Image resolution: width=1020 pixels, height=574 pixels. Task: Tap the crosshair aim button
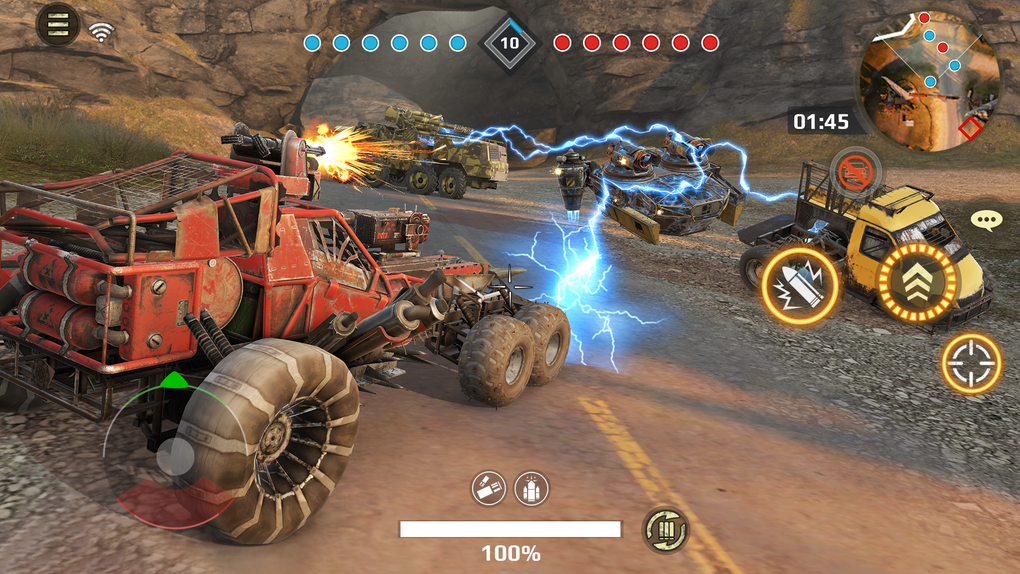(x=971, y=363)
